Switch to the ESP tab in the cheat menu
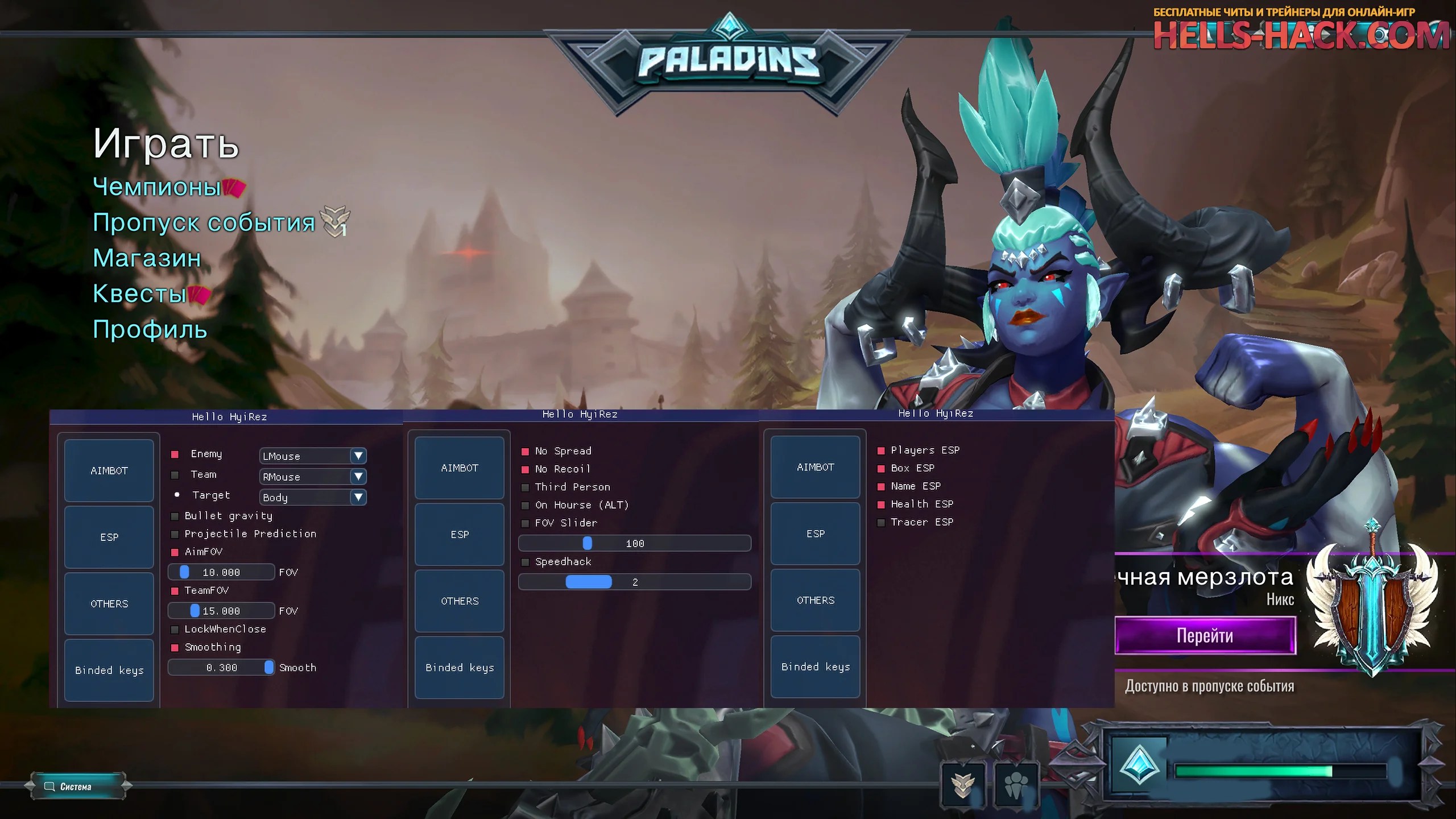Screen dimensions: 1456x819 (109, 537)
